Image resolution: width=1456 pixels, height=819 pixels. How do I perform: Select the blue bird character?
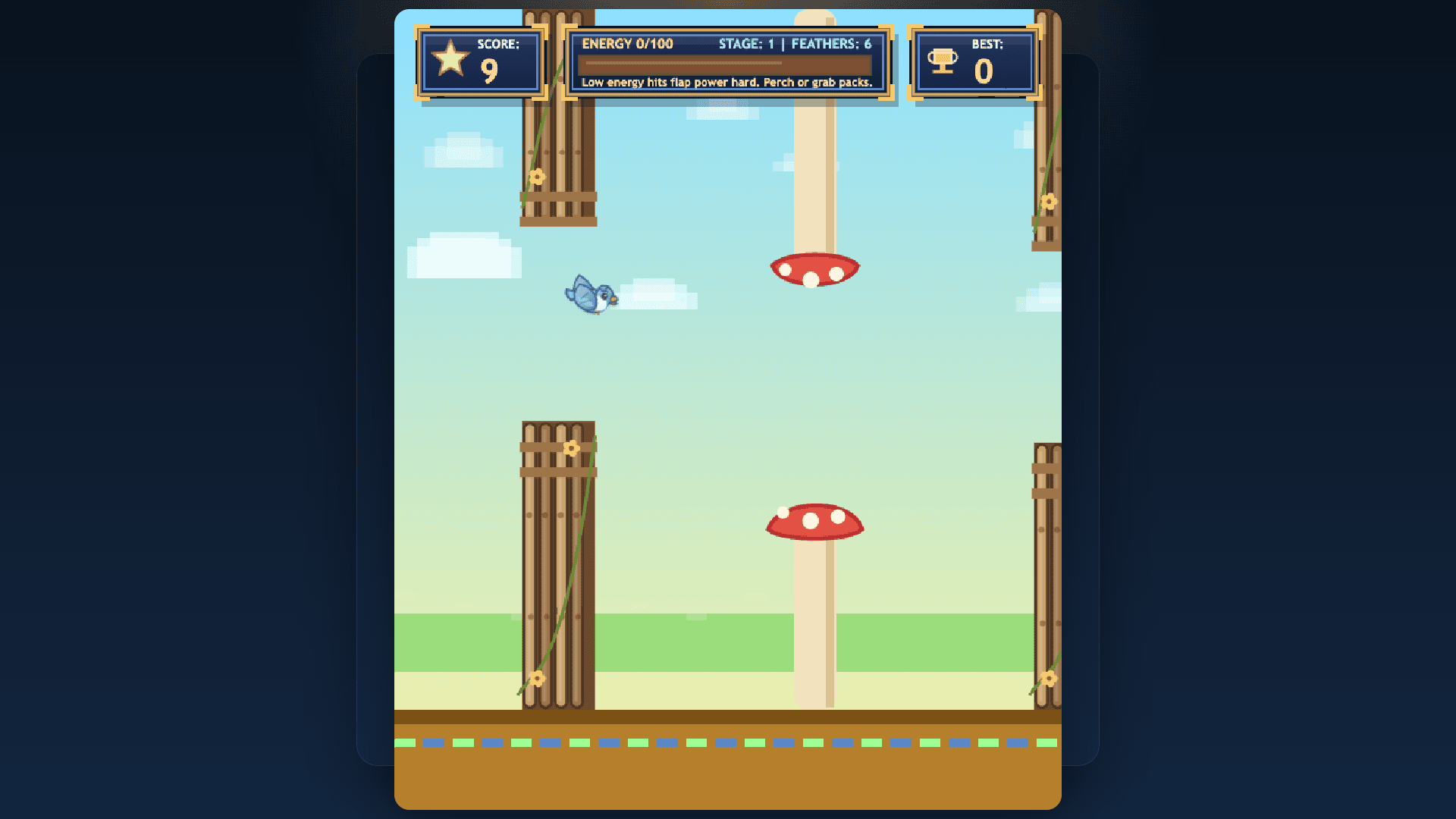pos(591,296)
